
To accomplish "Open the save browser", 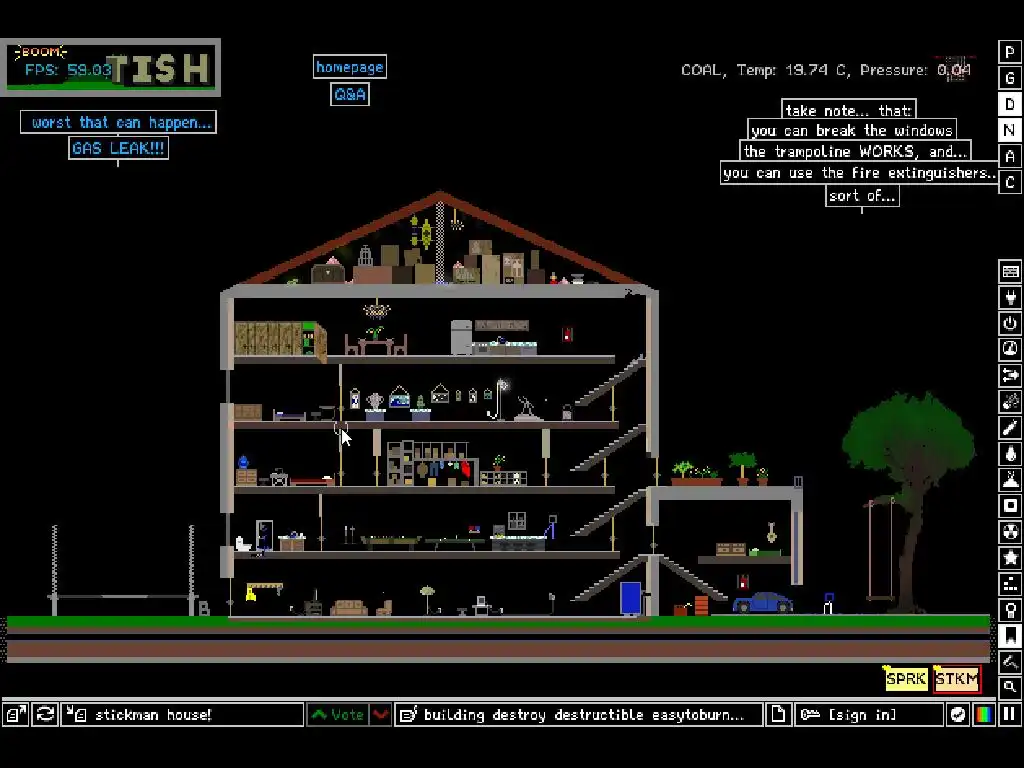I will (15, 714).
